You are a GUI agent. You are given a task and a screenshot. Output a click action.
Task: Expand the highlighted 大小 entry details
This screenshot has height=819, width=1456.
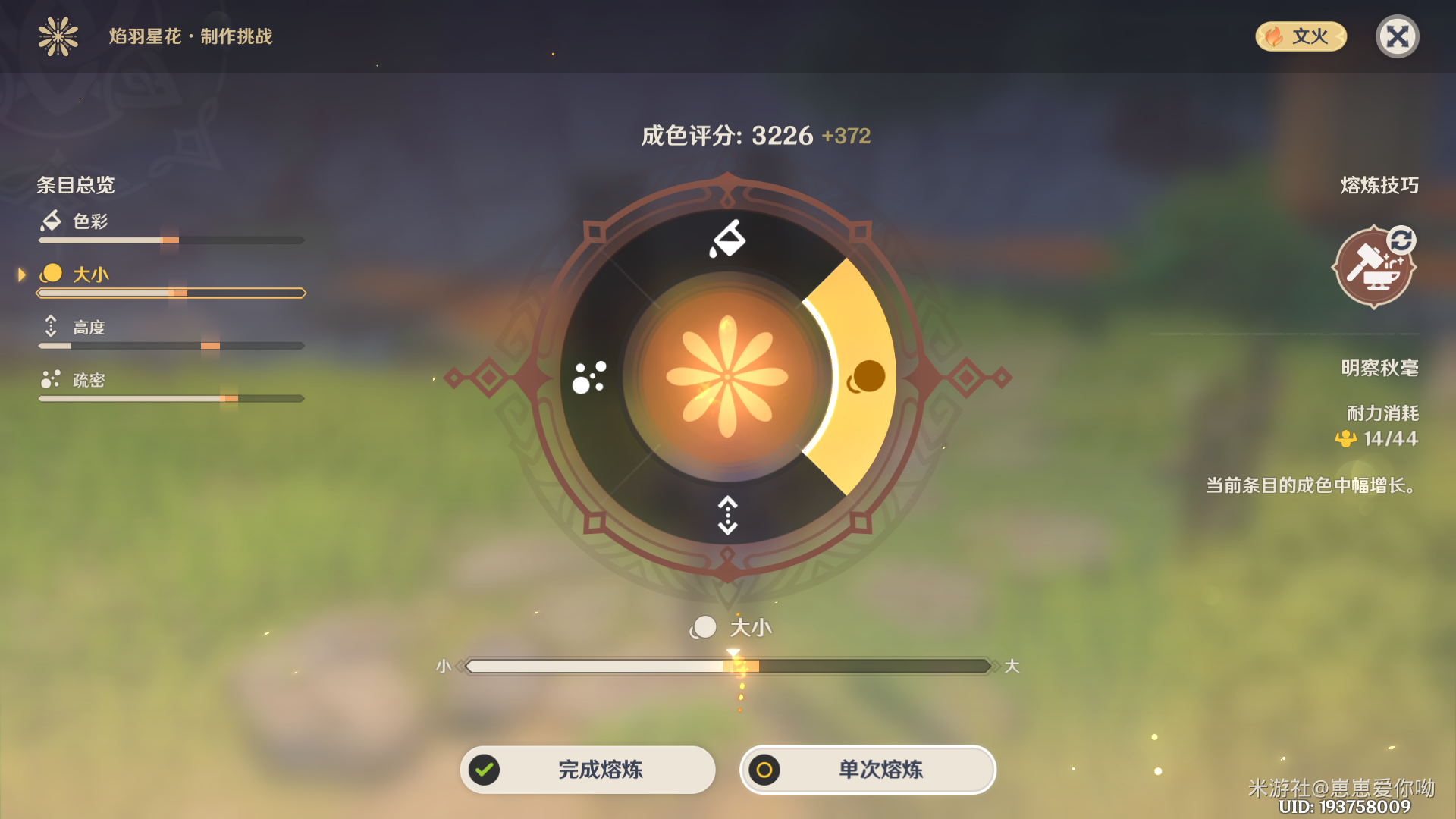[x=91, y=275]
